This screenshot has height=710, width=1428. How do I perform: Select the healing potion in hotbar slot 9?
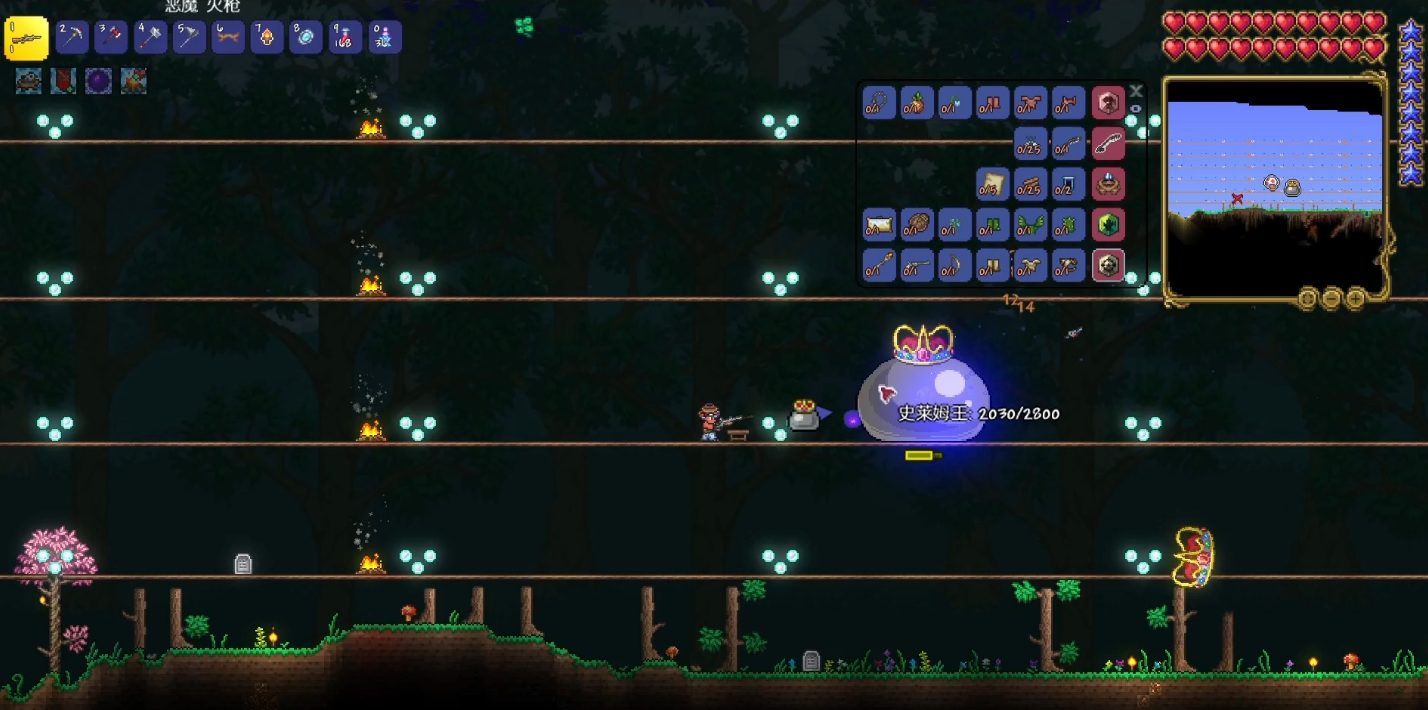(x=345, y=38)
